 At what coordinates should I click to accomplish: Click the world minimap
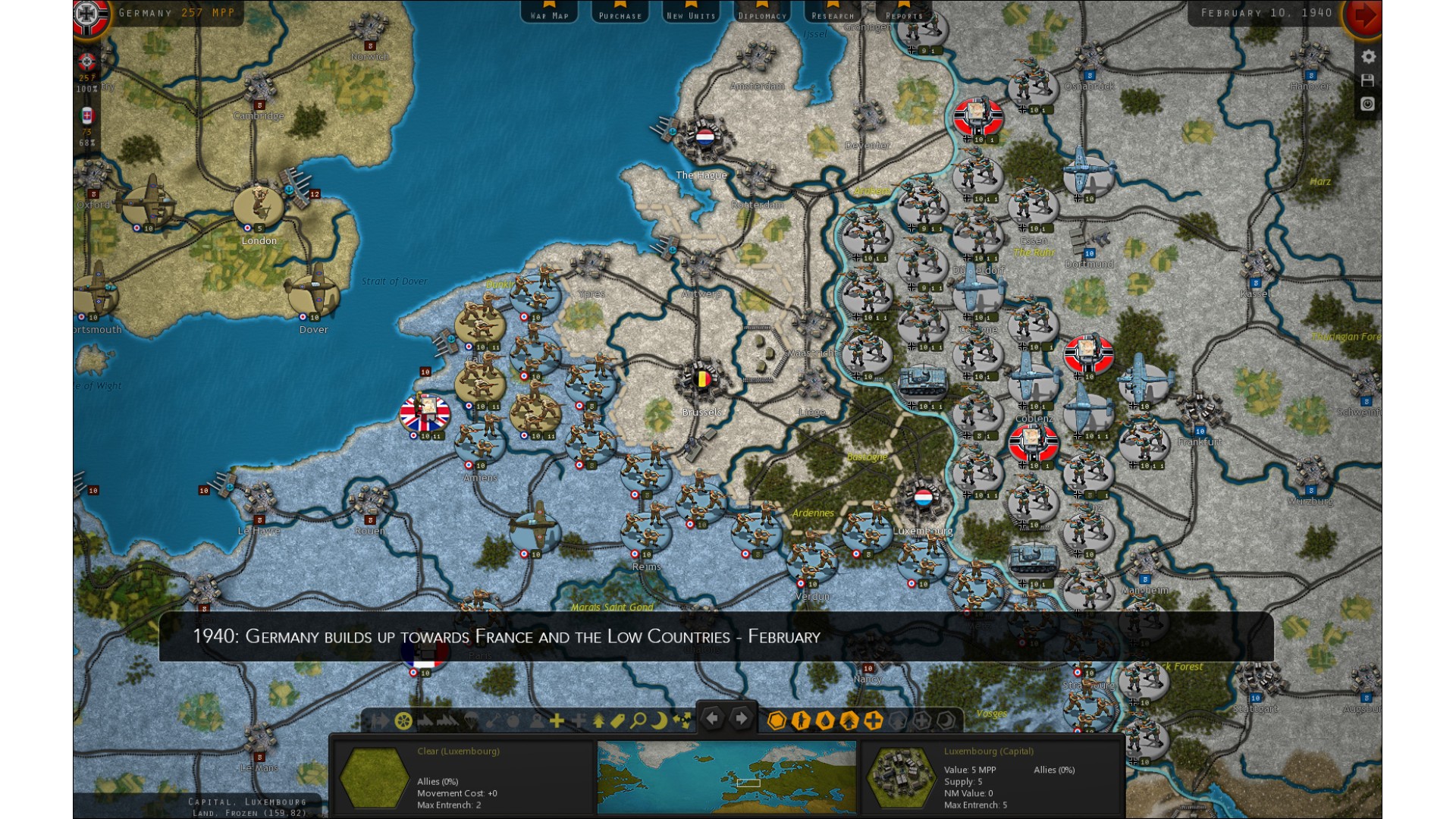pos(726,777)
